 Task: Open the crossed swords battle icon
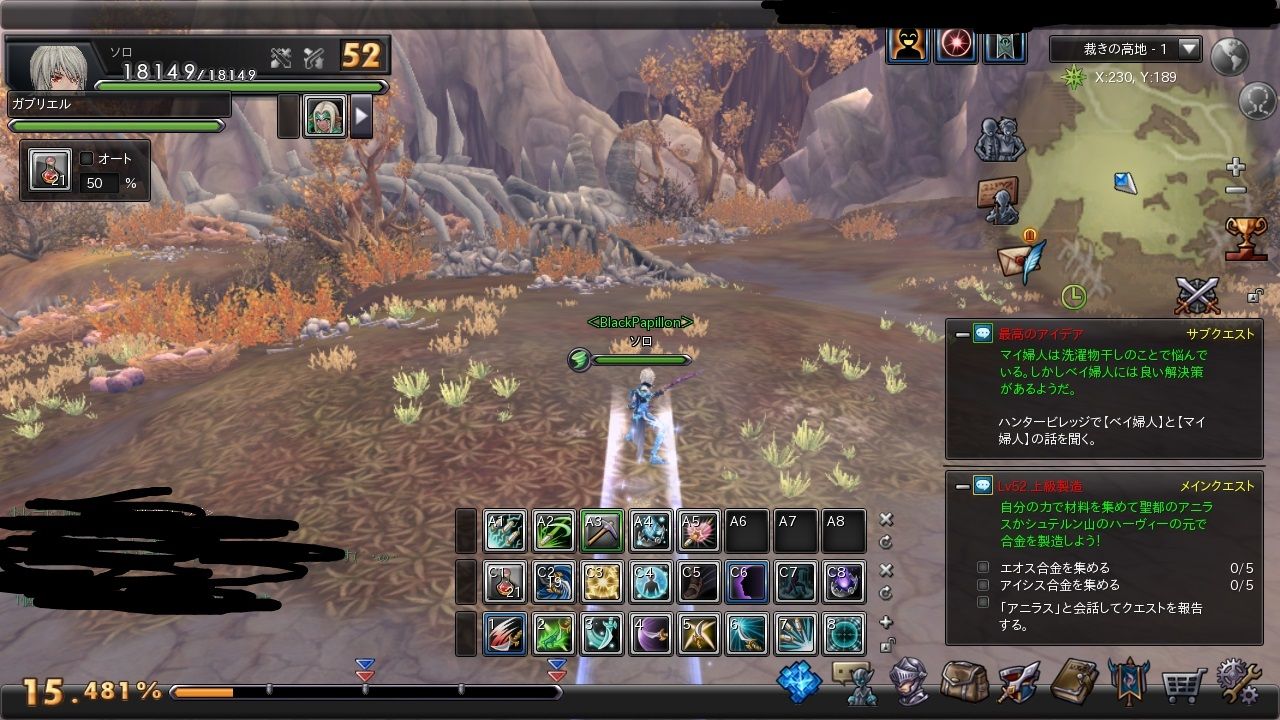click(x=1197, y=296)
